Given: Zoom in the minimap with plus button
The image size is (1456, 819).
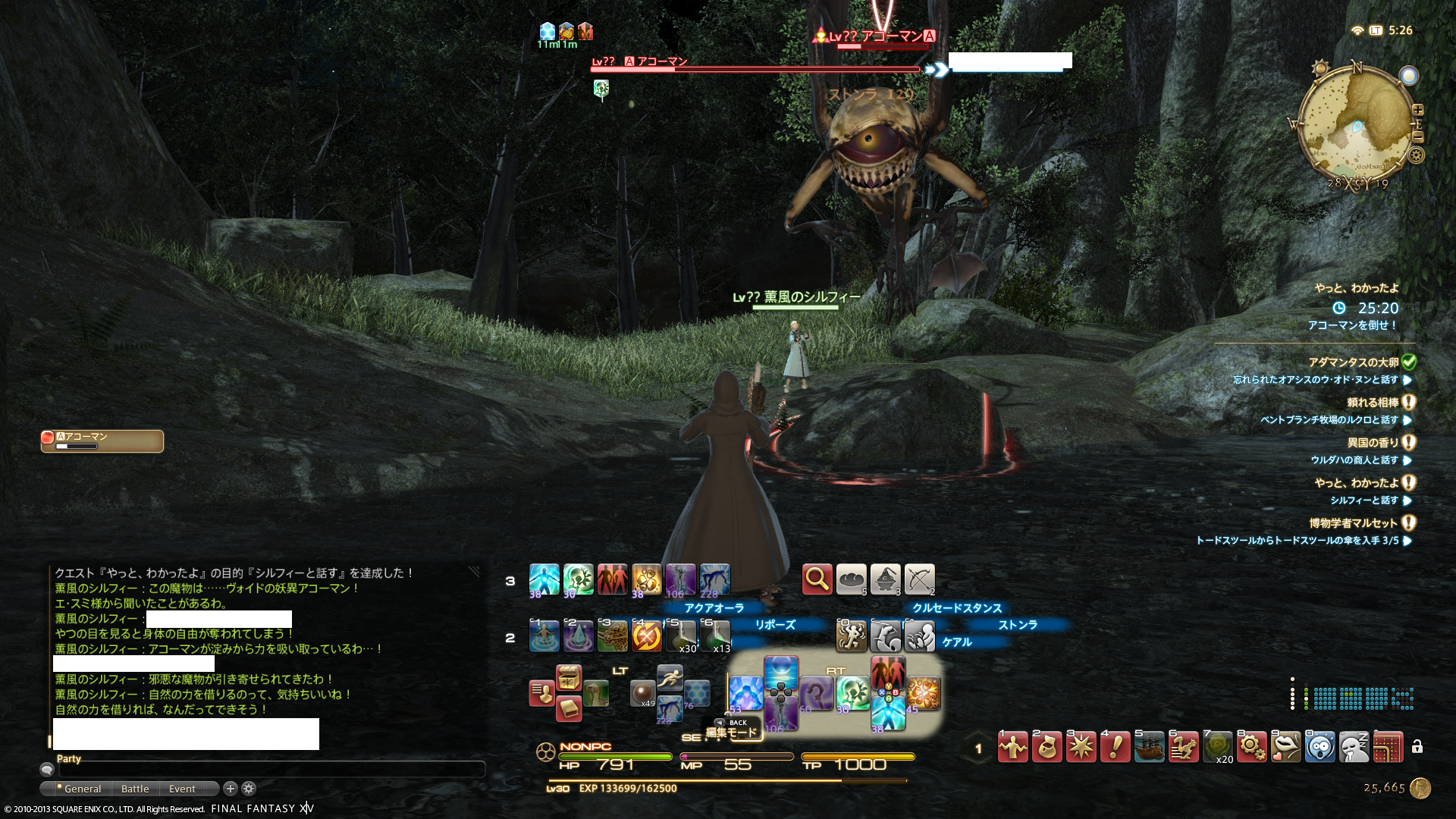Looking at the screenshot, I should (1417, 110).
